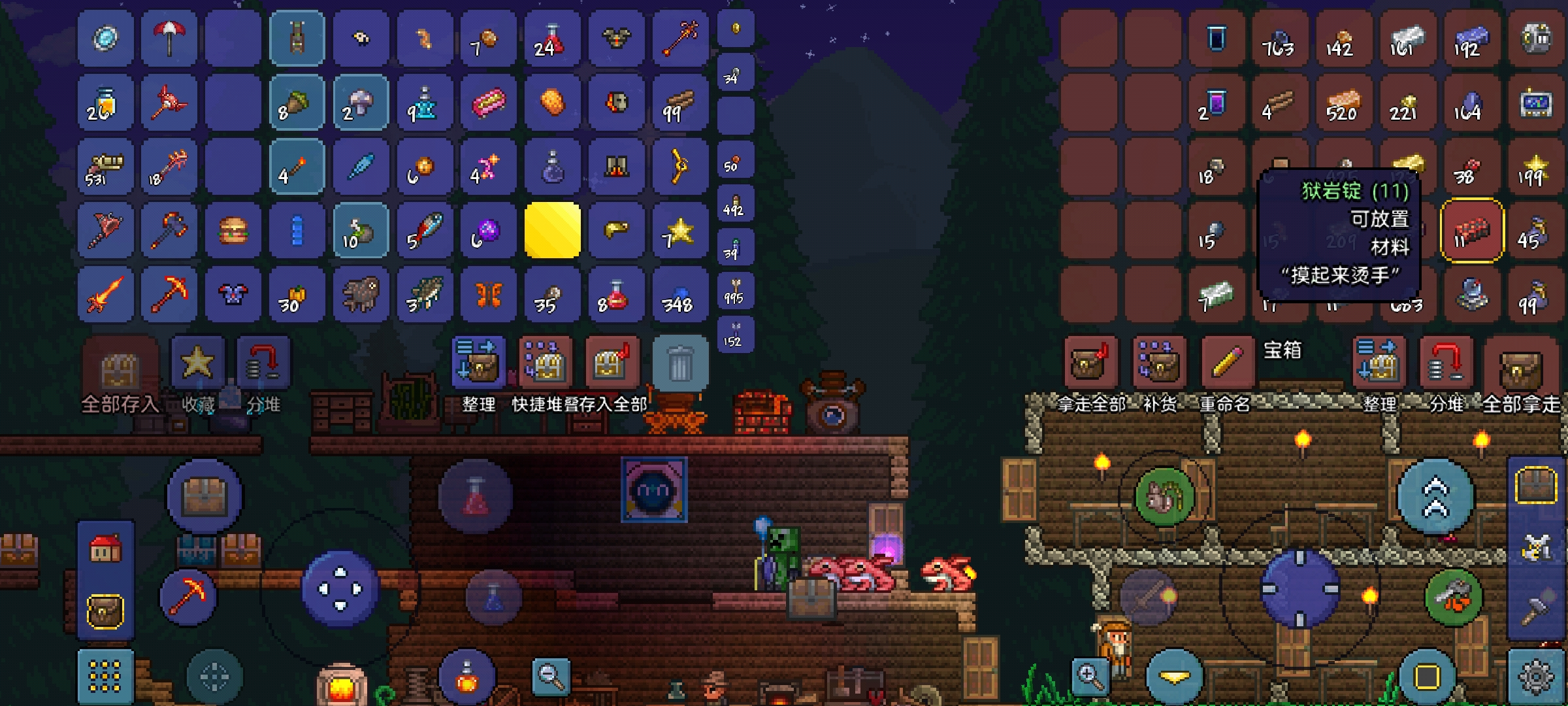Take all chest items with 拿走全部
This screenshot has width=1568, height=706.
click(1090, 363)
